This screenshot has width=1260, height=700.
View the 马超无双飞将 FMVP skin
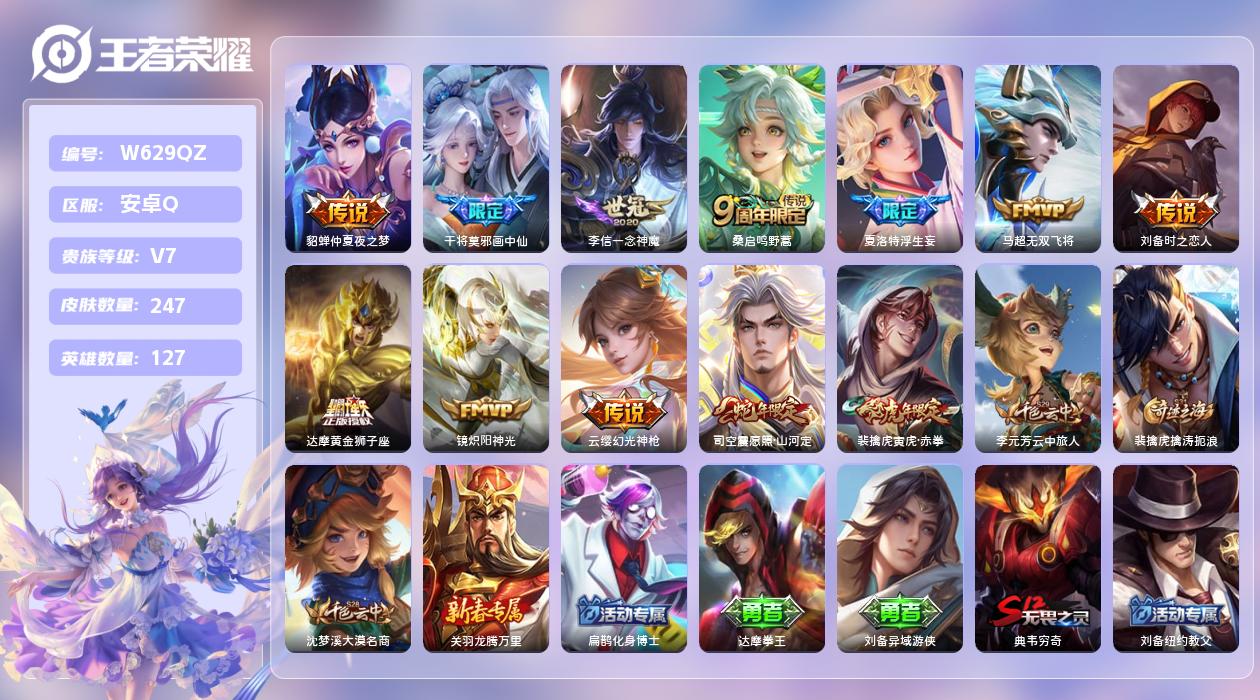pyautogui.click(x=1038, y=158)
